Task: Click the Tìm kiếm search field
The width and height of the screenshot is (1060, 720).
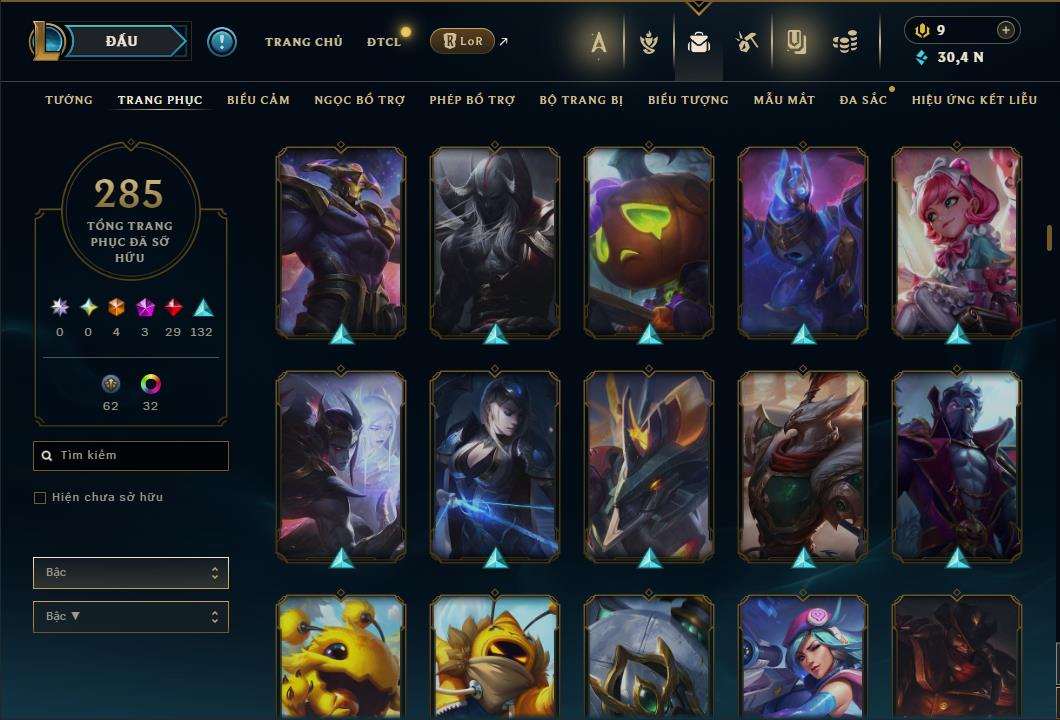Action: tap(131, 456)
